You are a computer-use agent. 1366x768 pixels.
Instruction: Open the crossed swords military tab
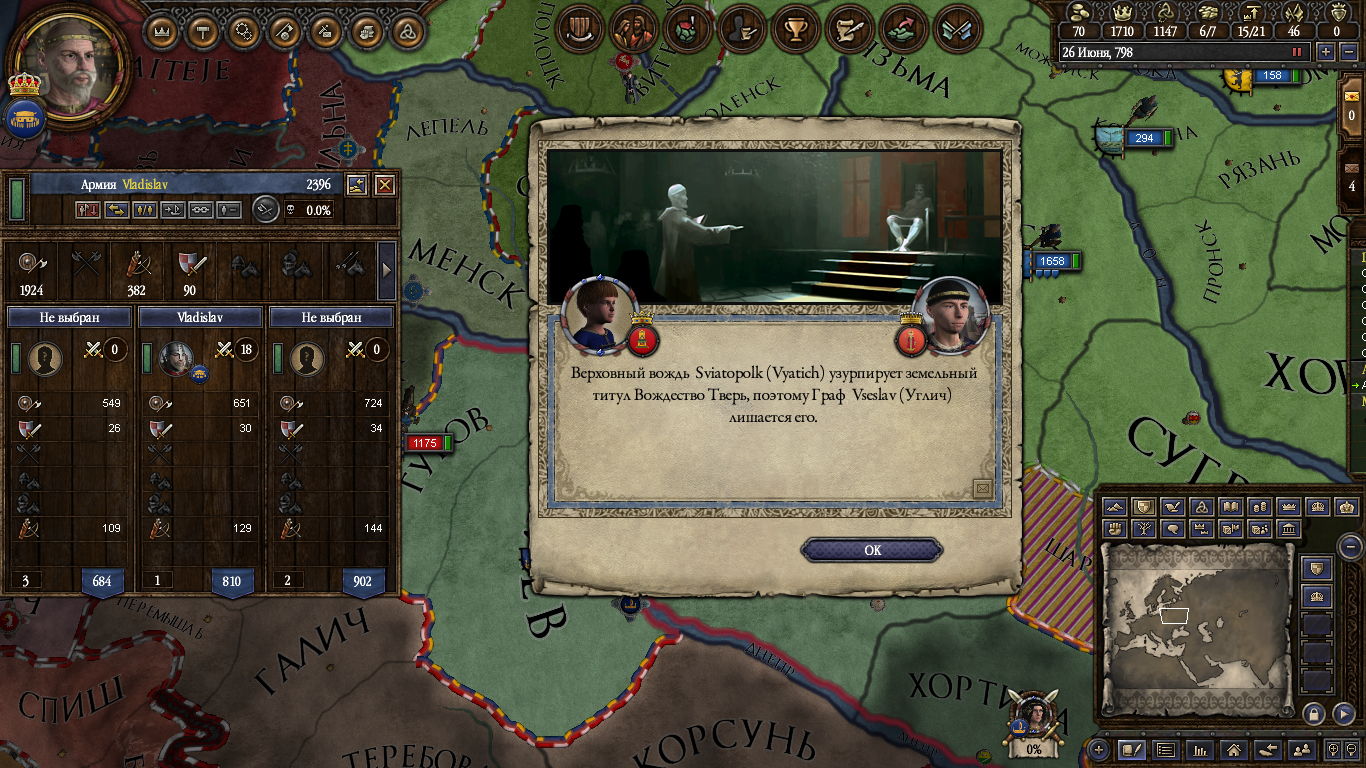[957, 30]
